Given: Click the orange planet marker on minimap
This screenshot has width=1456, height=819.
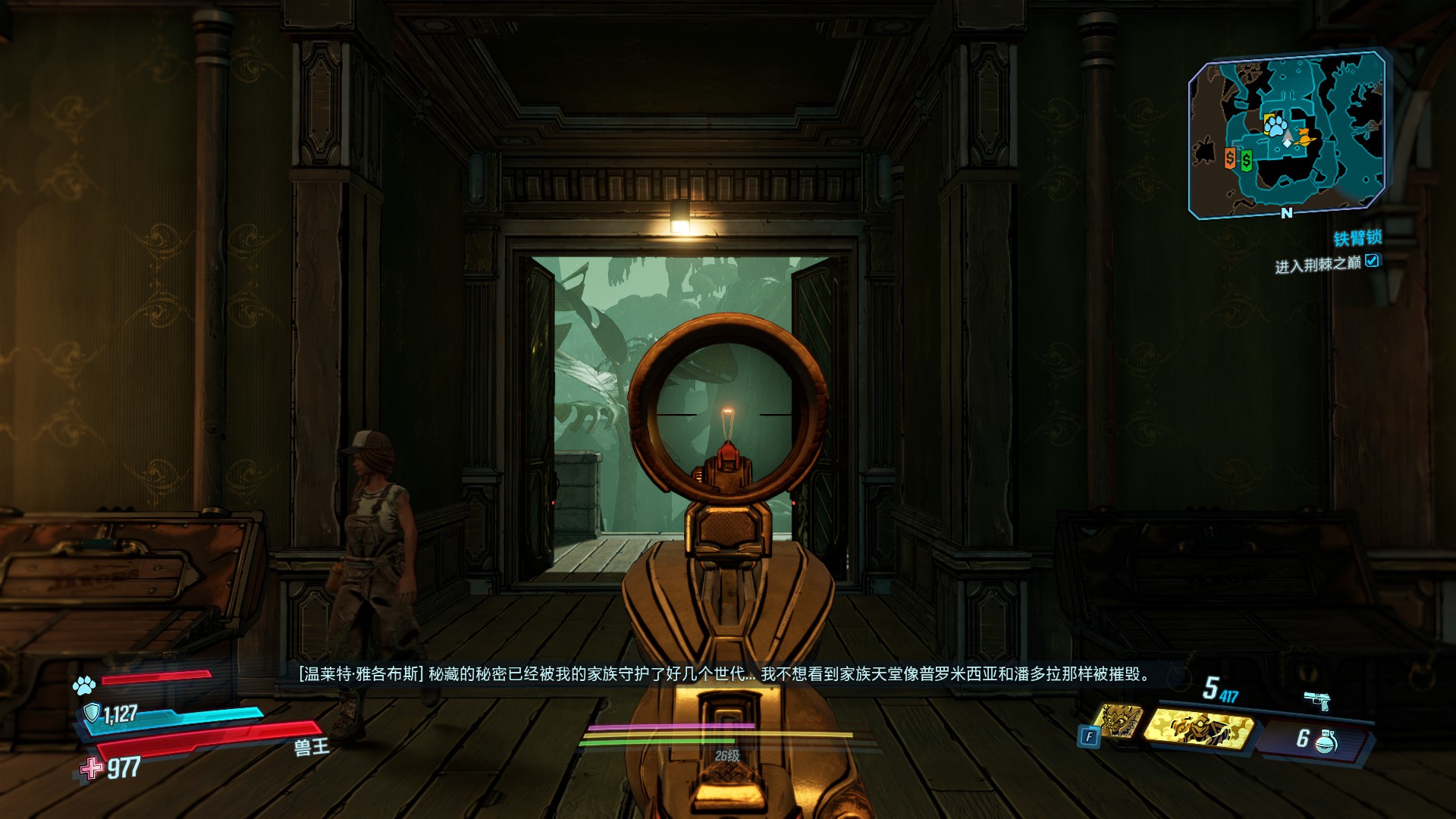Looking at the screenshot, I should click(1304, 138).
